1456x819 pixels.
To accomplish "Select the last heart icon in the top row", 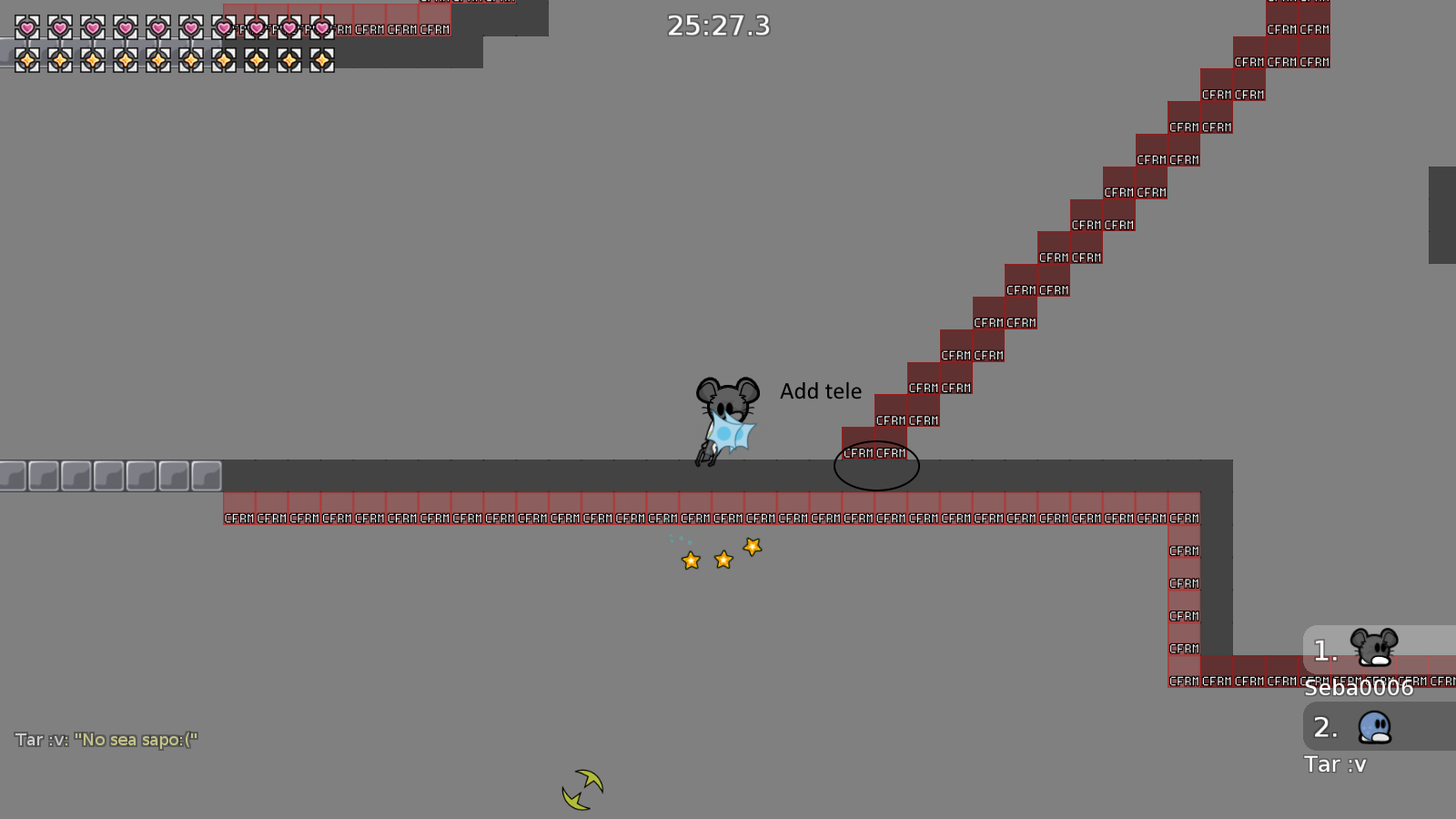I will [x=321, y=28].
